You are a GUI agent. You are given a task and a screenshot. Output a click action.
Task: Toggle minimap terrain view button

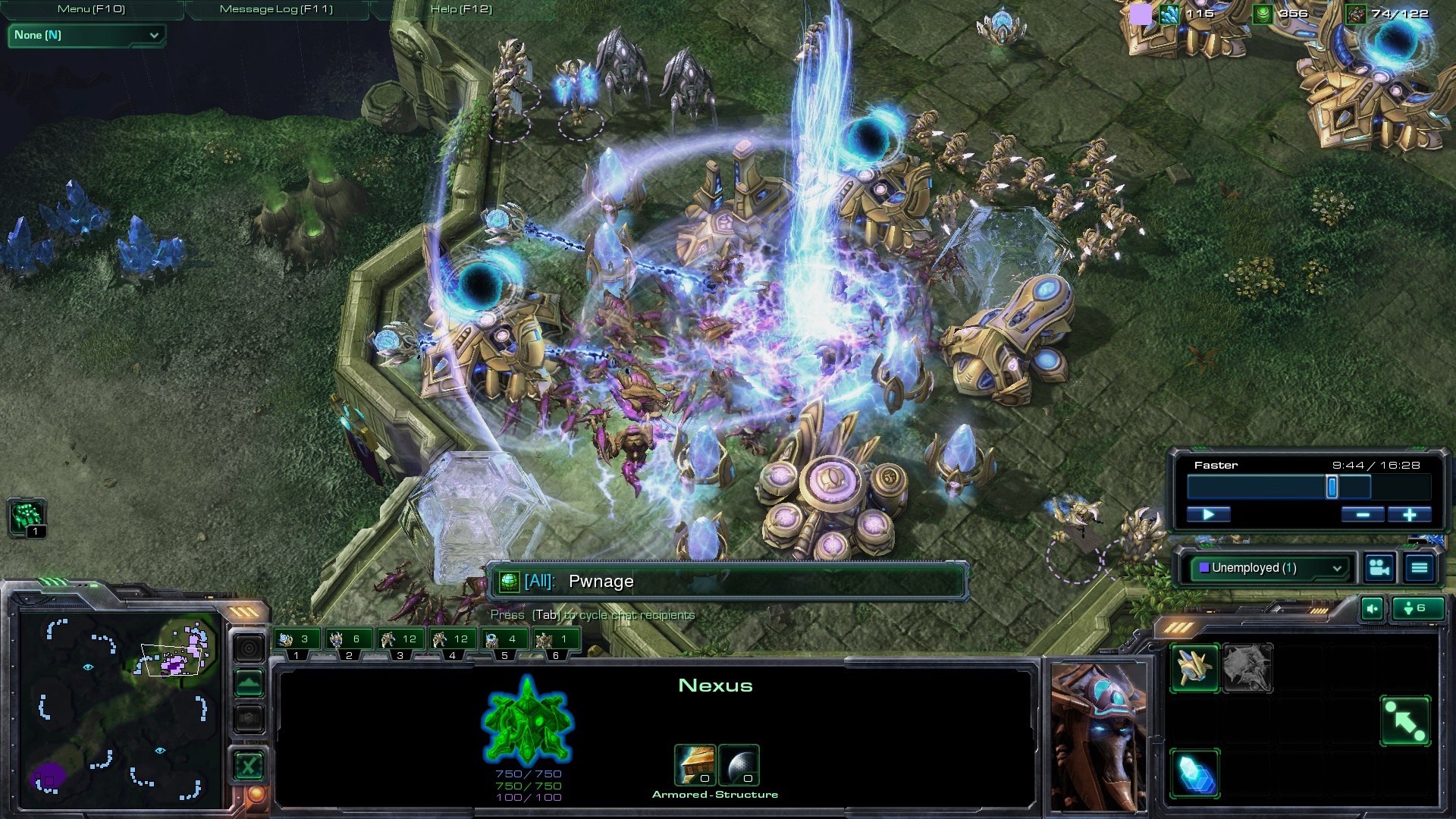[249, 683]
